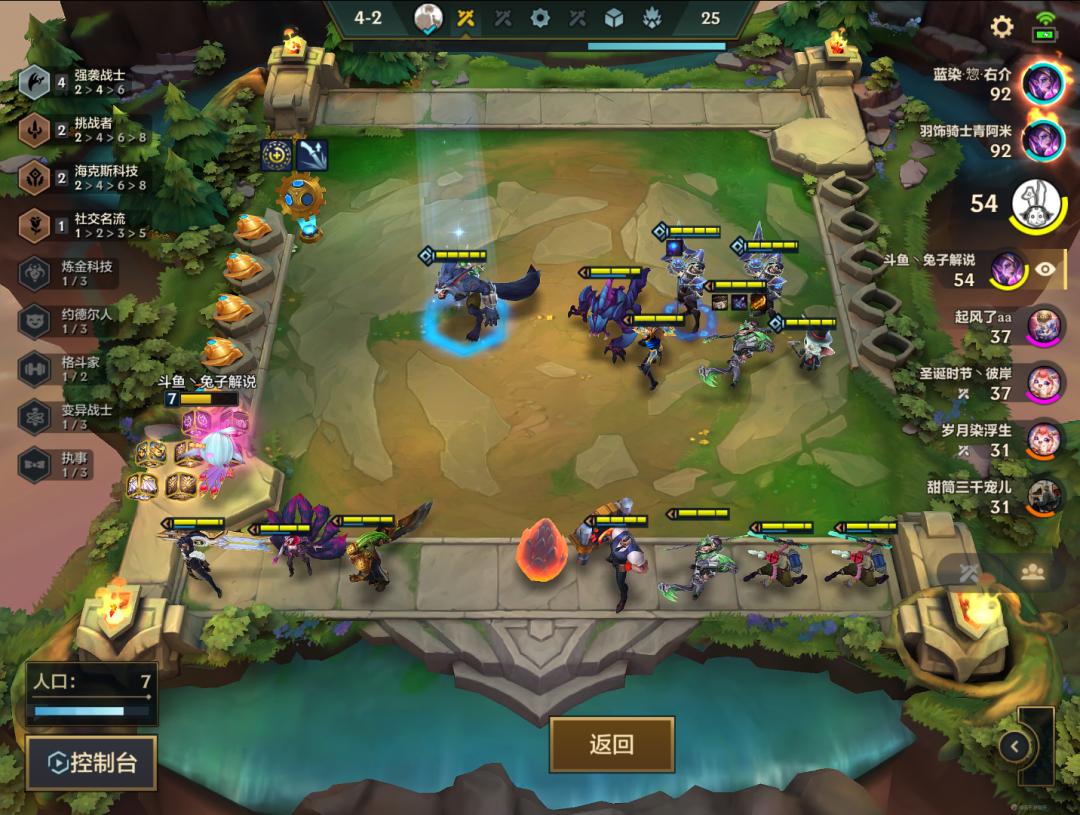Open the settings gear
Image resolution: width=1080 pixels, height=815 pixels.
[x=1001, y=27]
